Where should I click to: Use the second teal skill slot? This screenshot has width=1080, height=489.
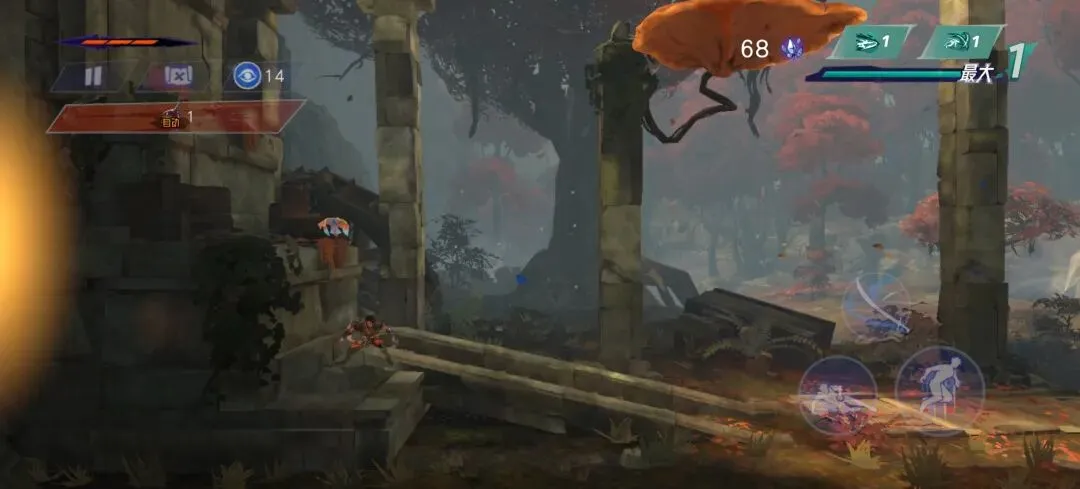click(961, 42)
